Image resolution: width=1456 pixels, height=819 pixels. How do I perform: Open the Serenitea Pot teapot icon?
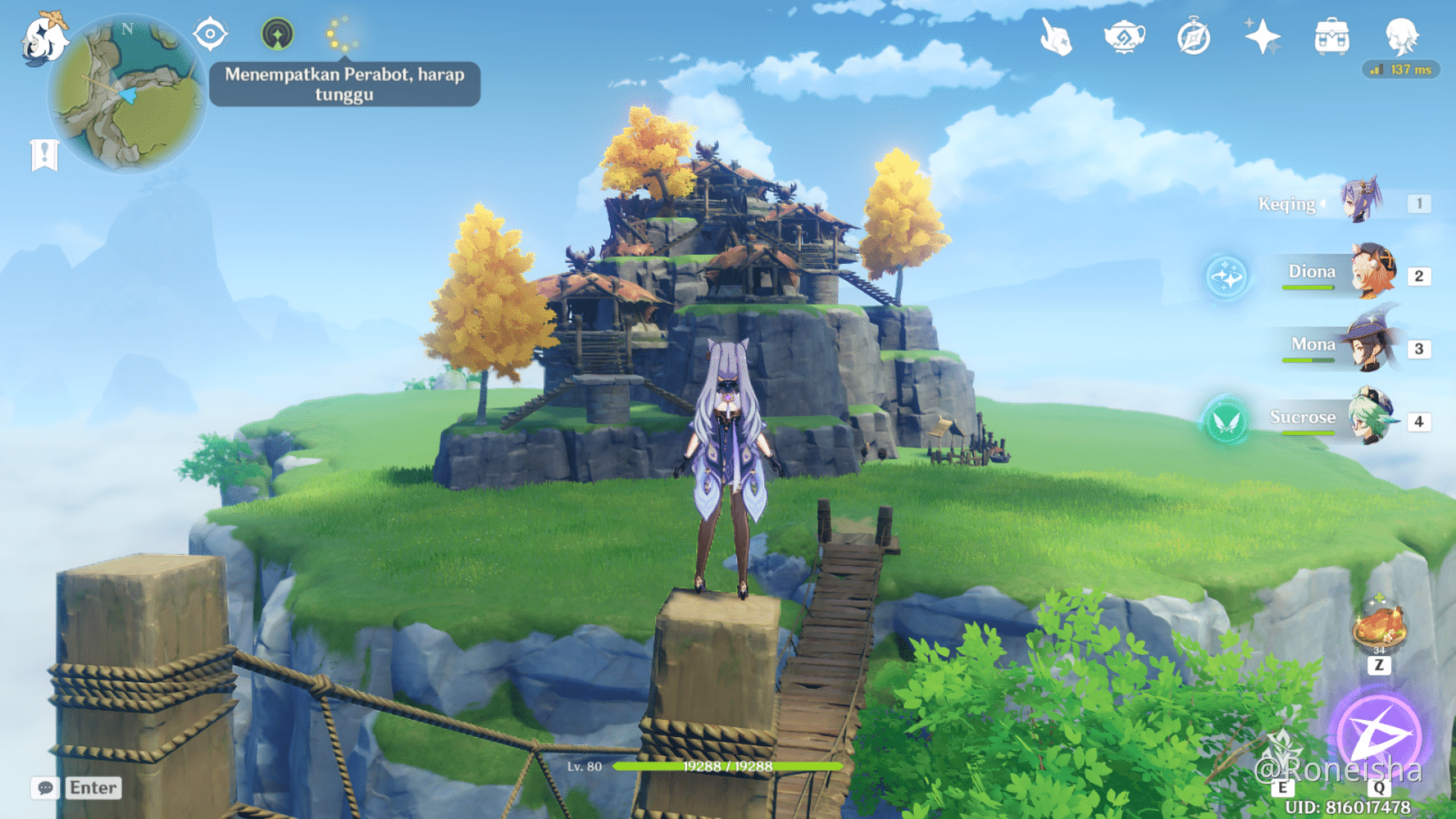[x=1124, y=34]
